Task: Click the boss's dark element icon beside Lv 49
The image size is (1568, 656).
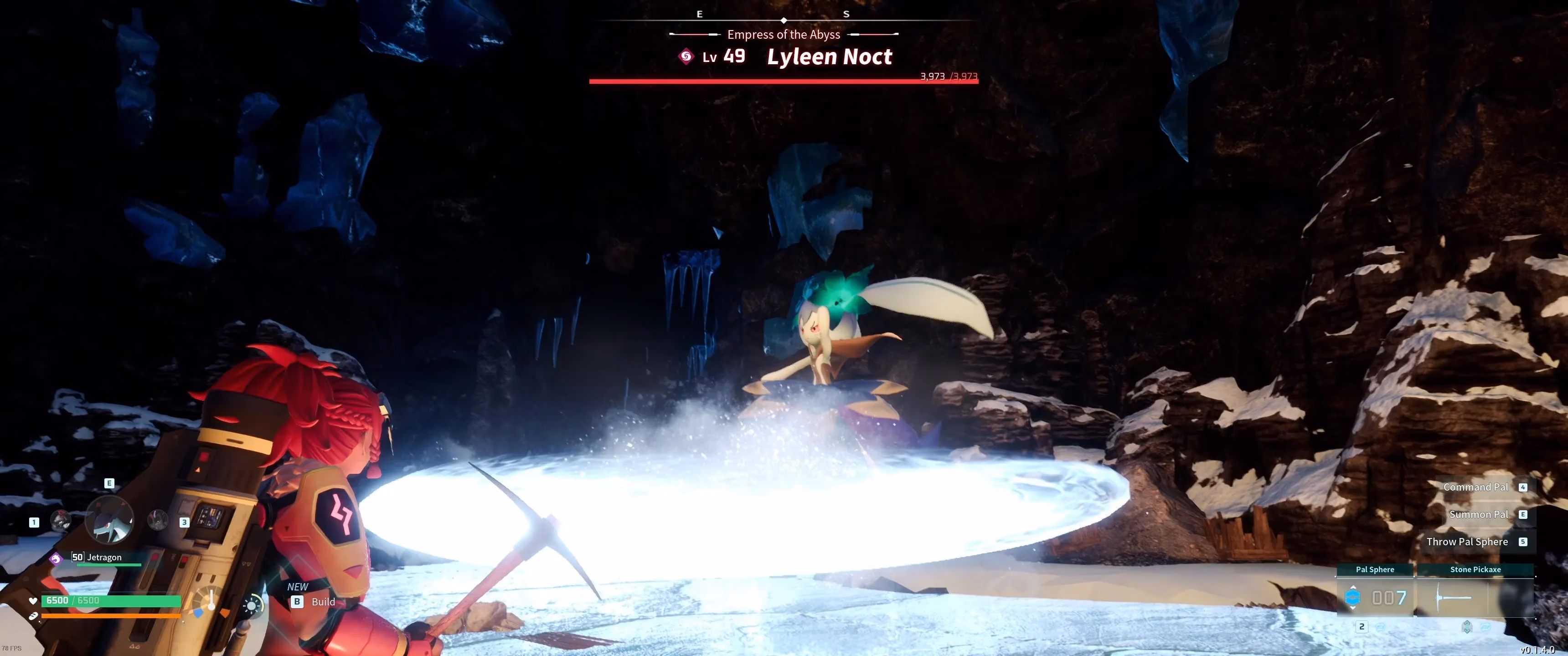Action: [686, 56]
